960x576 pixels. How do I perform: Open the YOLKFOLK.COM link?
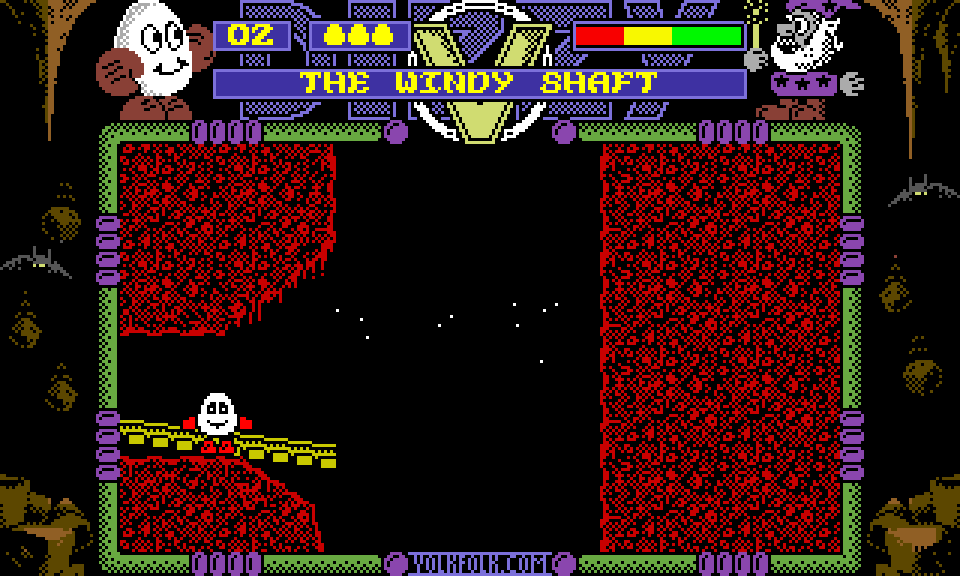480,564
